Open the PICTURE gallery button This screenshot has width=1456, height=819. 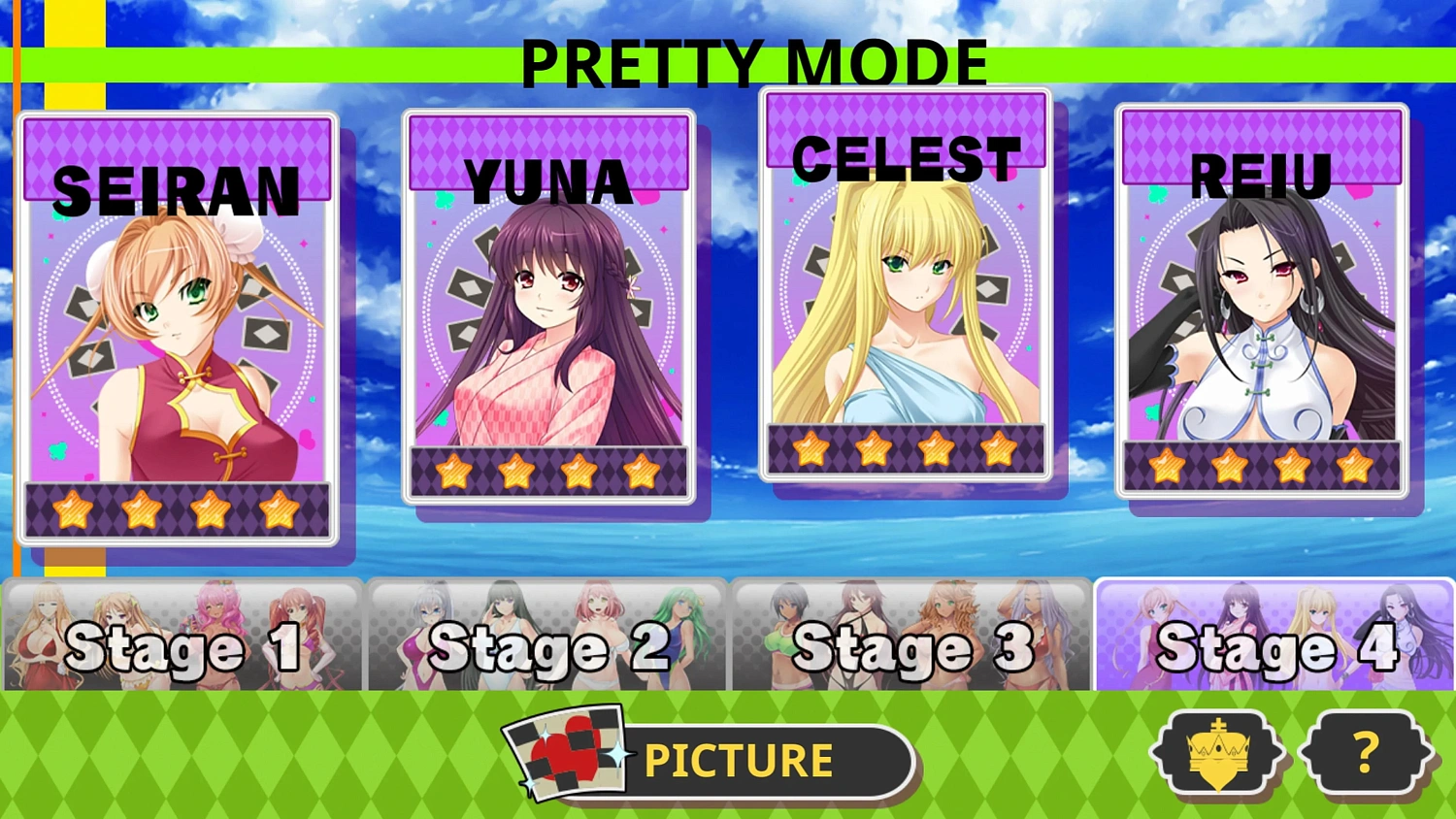tap(738, 760)
